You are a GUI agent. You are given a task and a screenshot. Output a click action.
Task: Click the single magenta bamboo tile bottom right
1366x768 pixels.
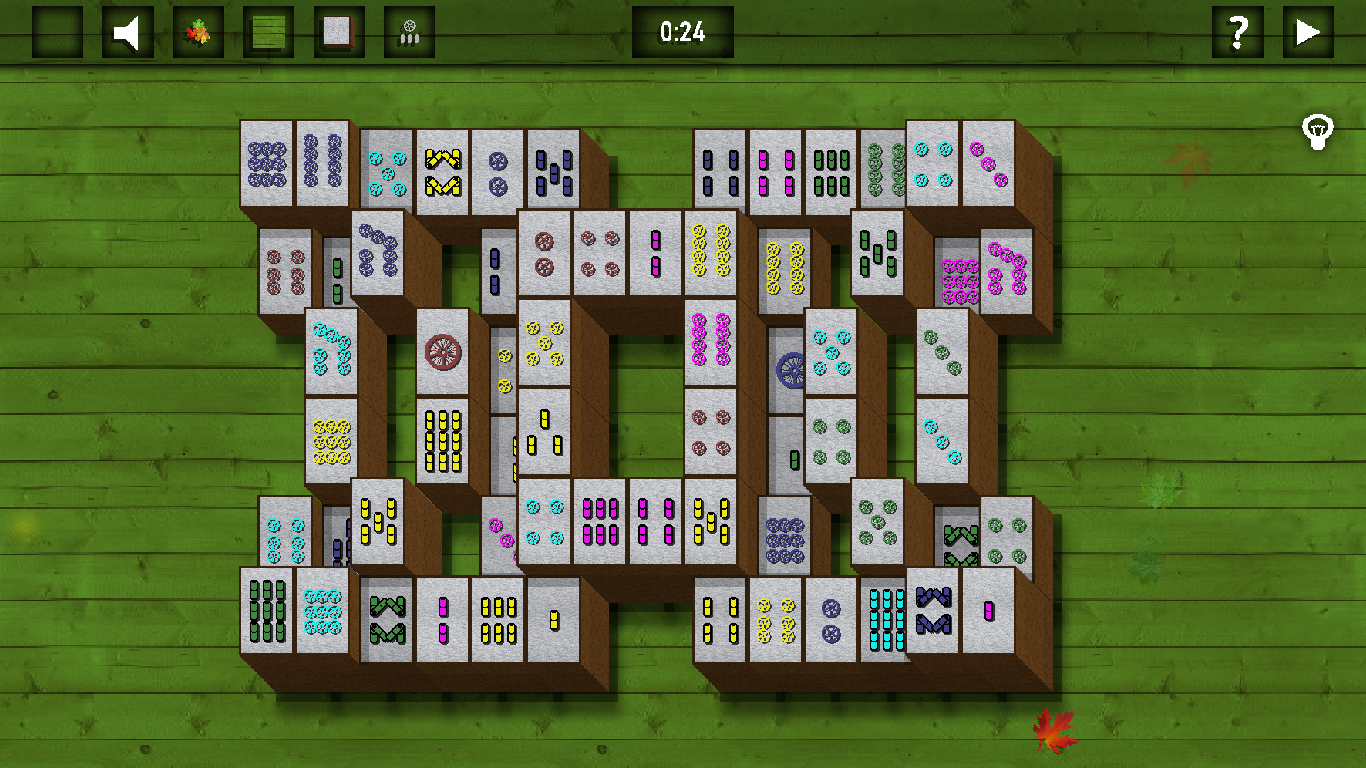click(988, 612)
